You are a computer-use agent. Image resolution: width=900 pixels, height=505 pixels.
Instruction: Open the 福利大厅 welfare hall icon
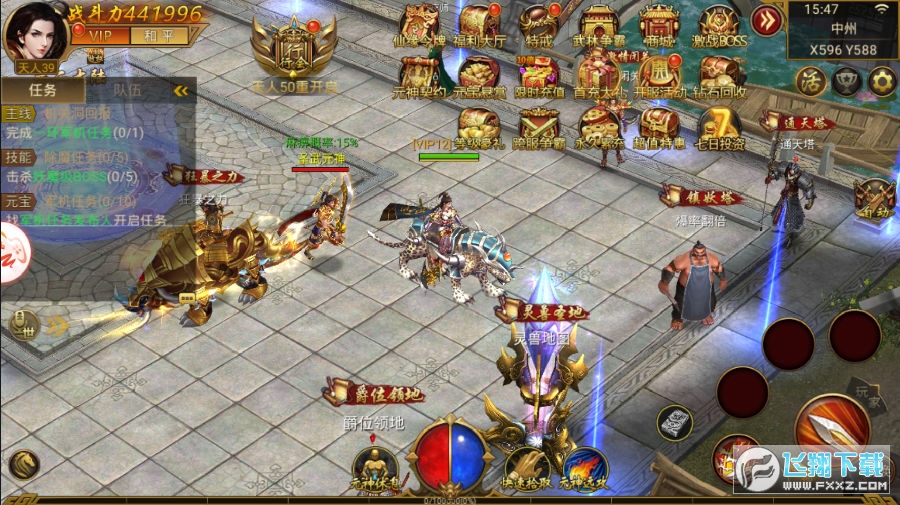coord(480,22)
